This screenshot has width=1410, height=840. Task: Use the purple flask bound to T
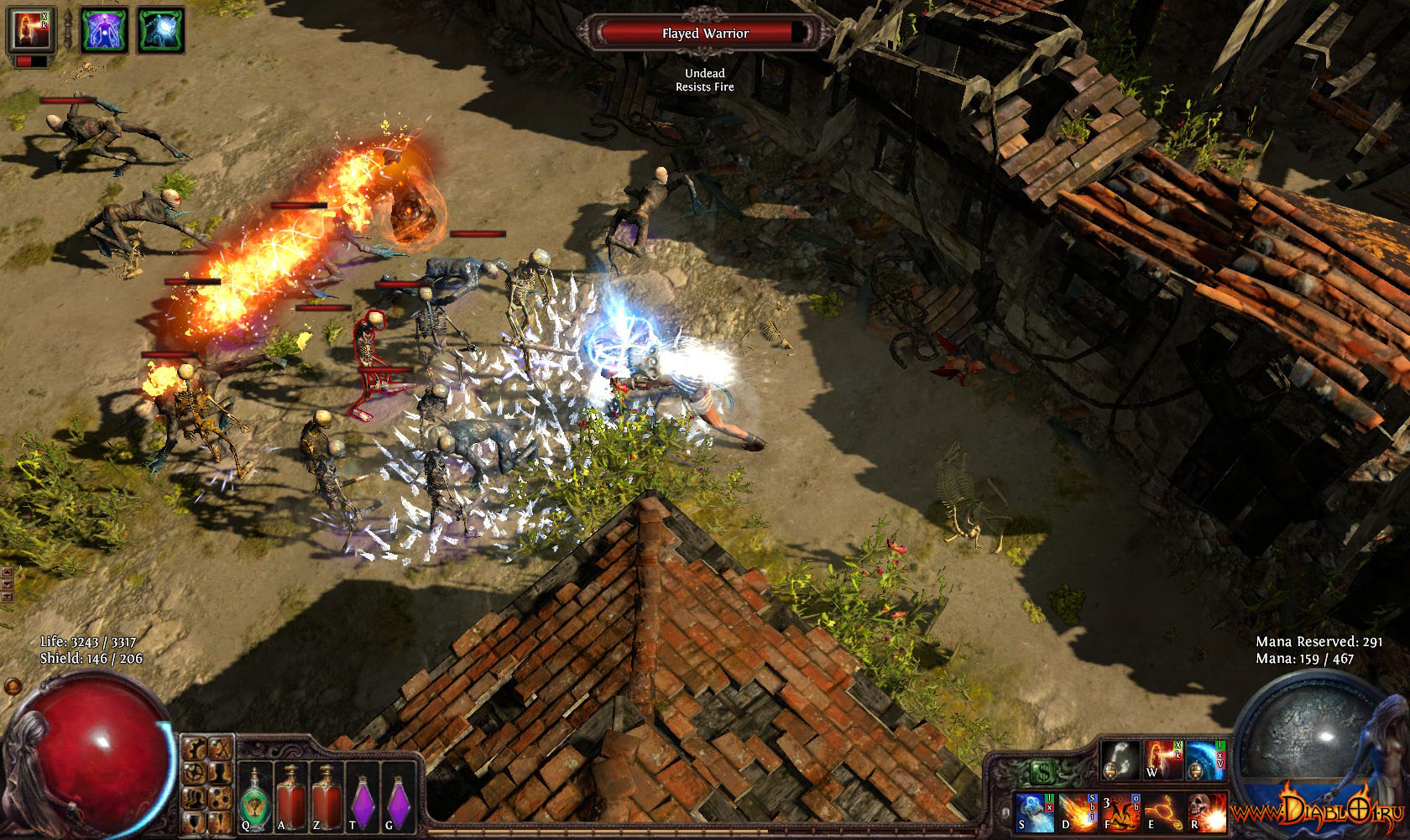click(x=361, y=794)
